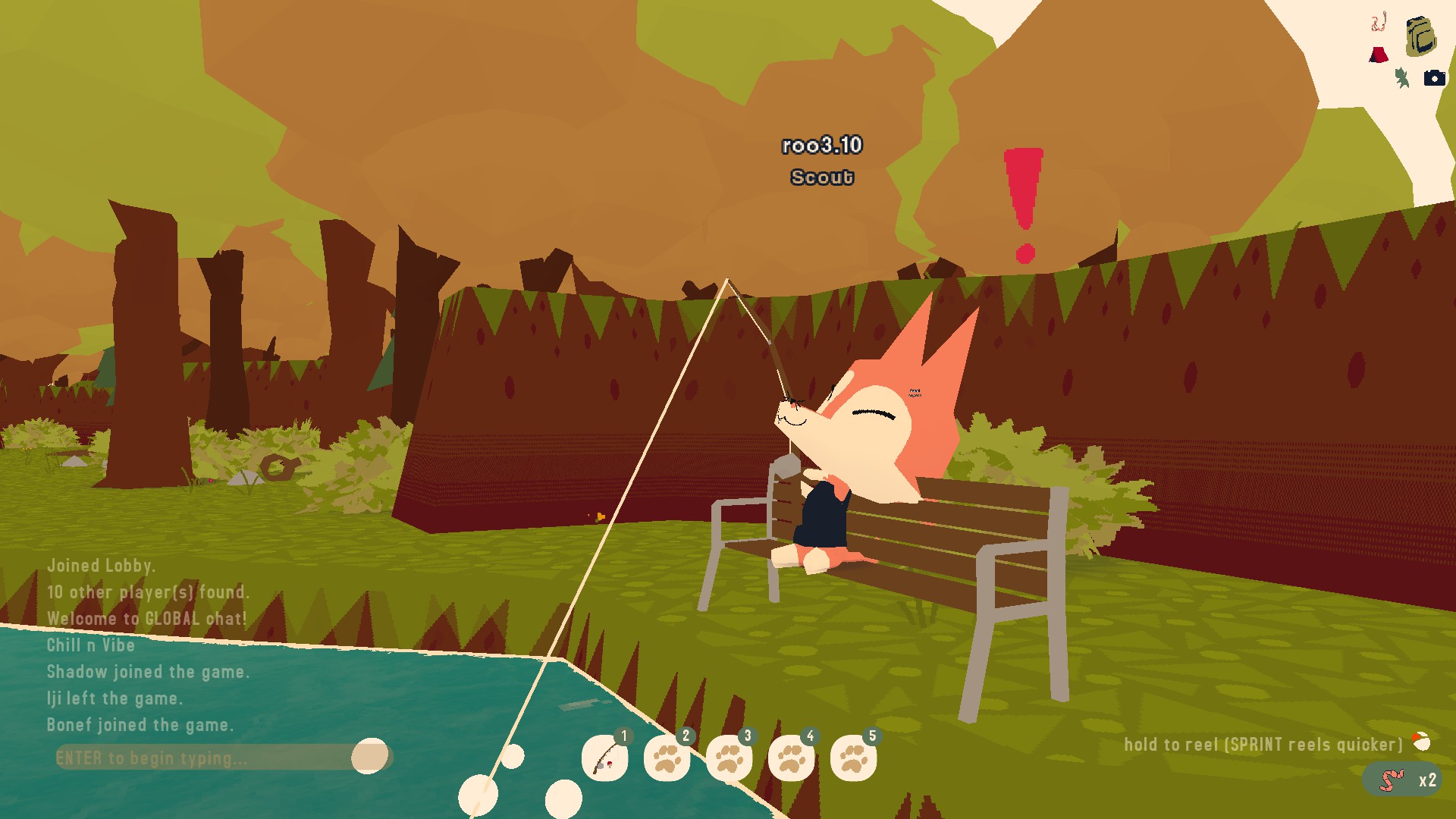Click the worm-on-hook bait icon
Screen dimensions: 1456x819
tap(1379, 22)
